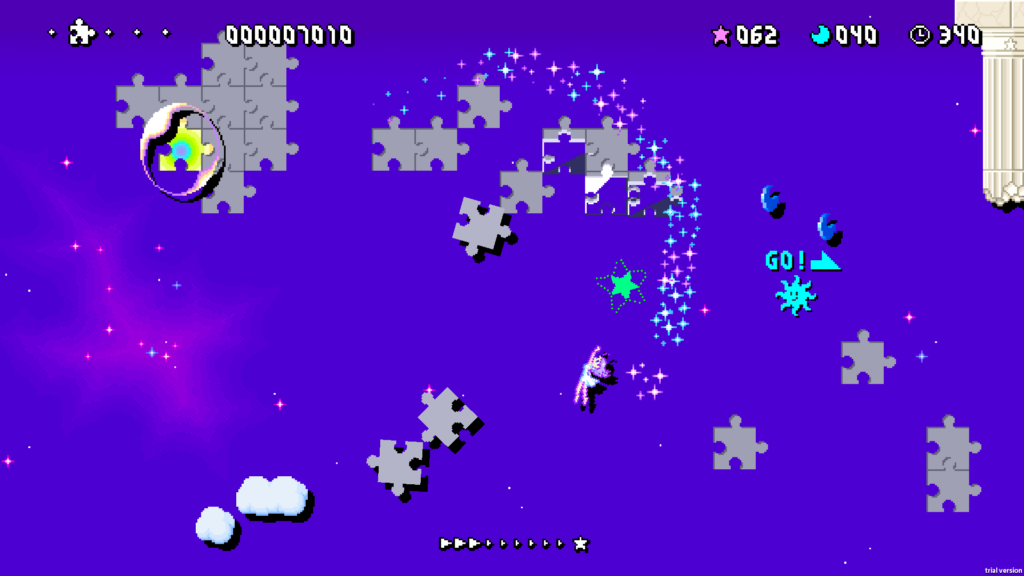The width and height of the screenshot is (1024, 576).
Task: Click the white puzzle piece collectible tracker icon
Action: [81, 33]
